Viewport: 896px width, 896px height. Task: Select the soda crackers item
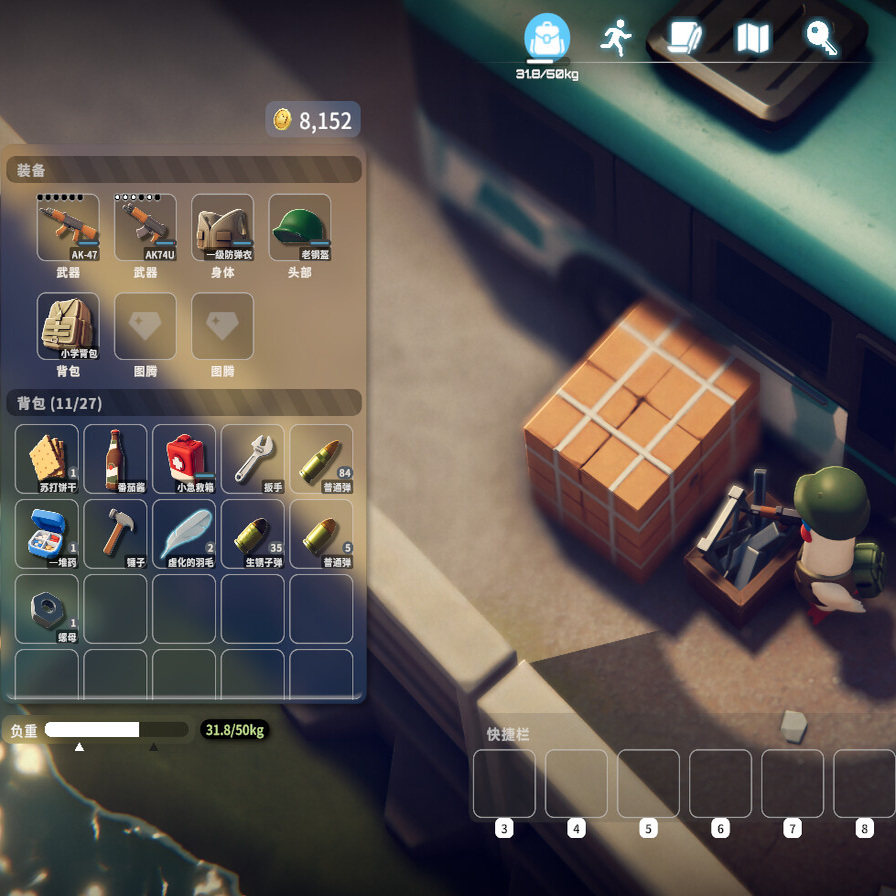pyautogui.click(x=47, y=459)
